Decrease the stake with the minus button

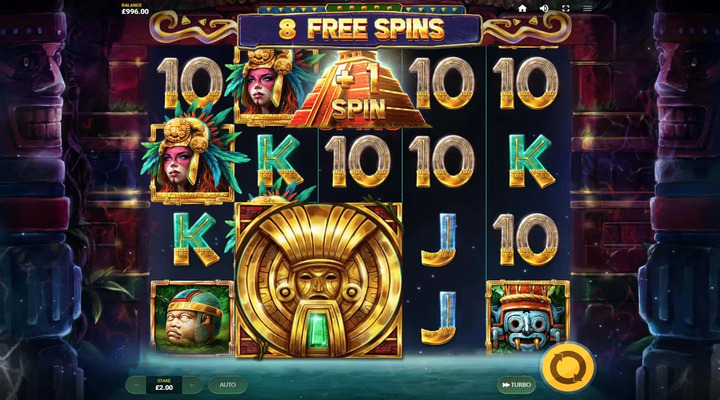pos(136,384)
